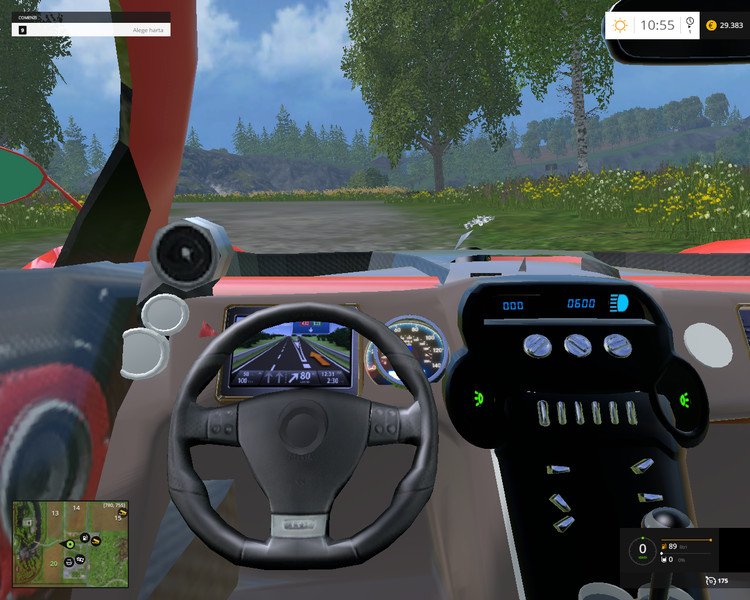
Task: Click the sunny weather icon
Action: pos(621,25)
